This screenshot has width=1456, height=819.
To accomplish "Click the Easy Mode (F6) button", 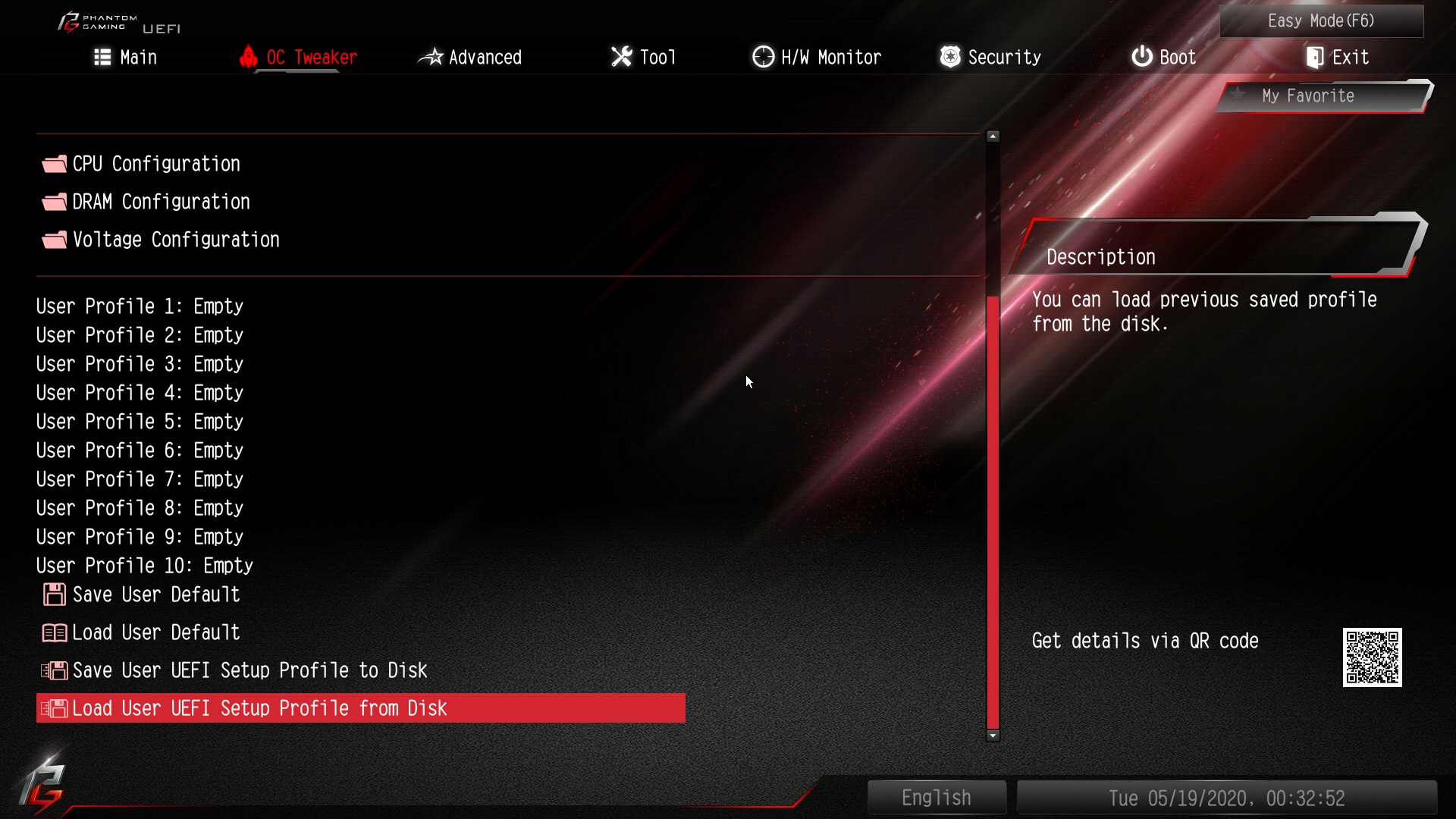I will pyautogui.click(x=1321, y=21).
